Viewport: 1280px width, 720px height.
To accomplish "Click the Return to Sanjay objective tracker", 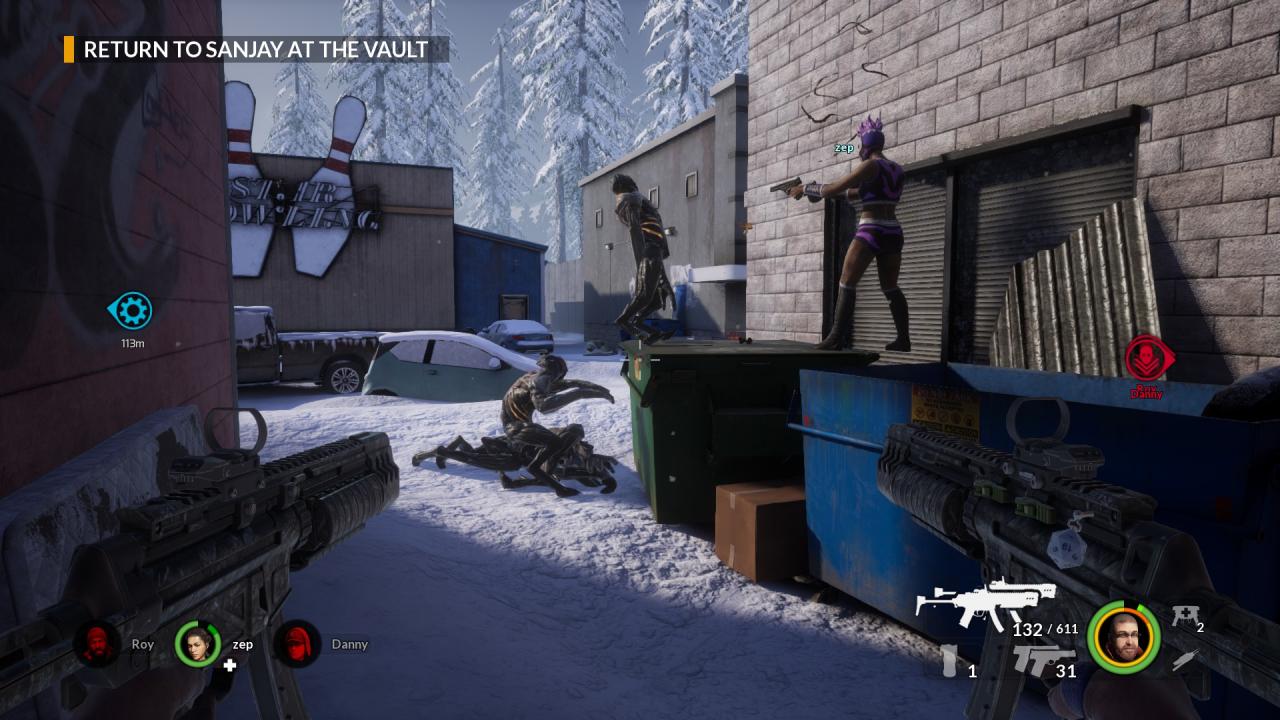I will coord(255,49).
